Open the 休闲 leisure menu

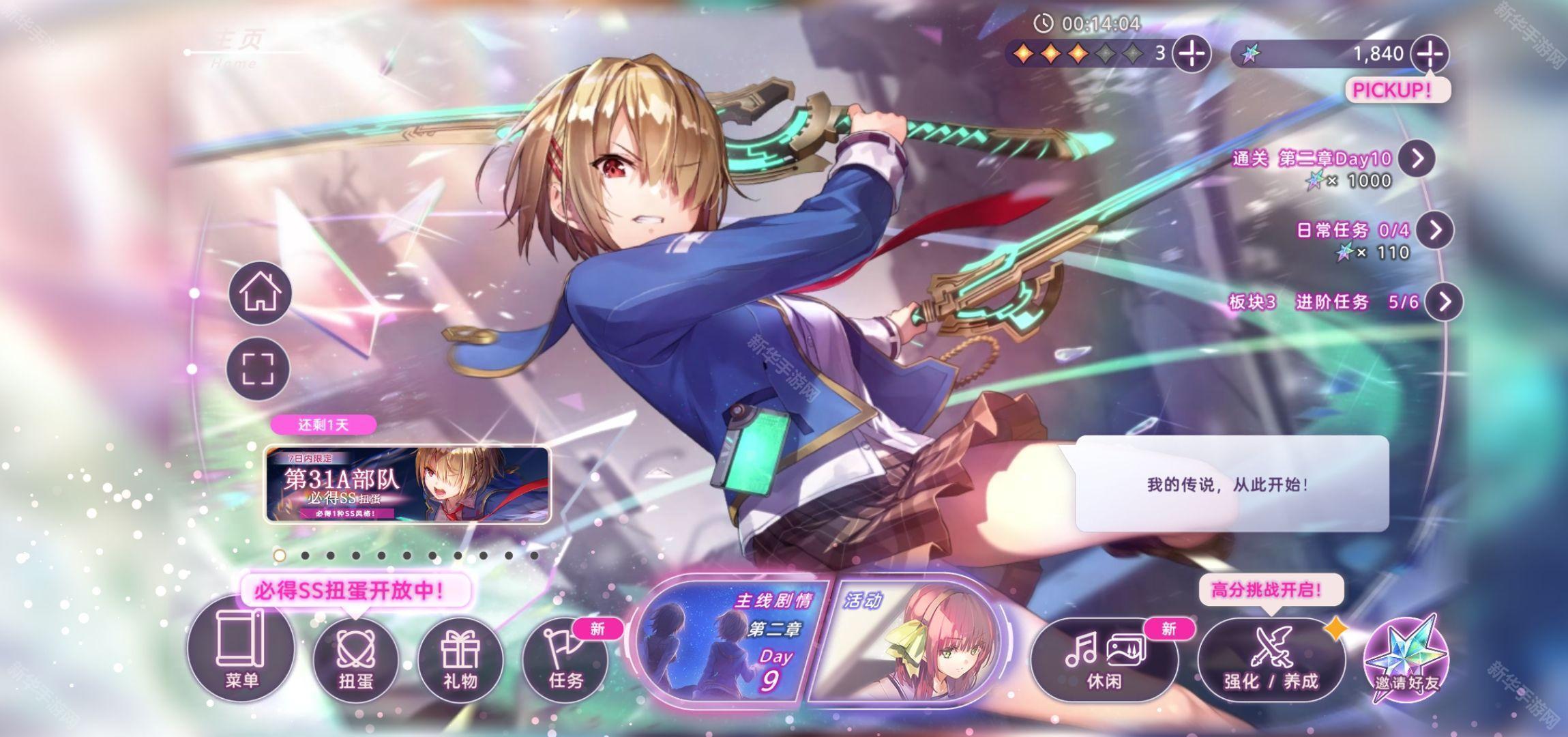(1104, 659)
